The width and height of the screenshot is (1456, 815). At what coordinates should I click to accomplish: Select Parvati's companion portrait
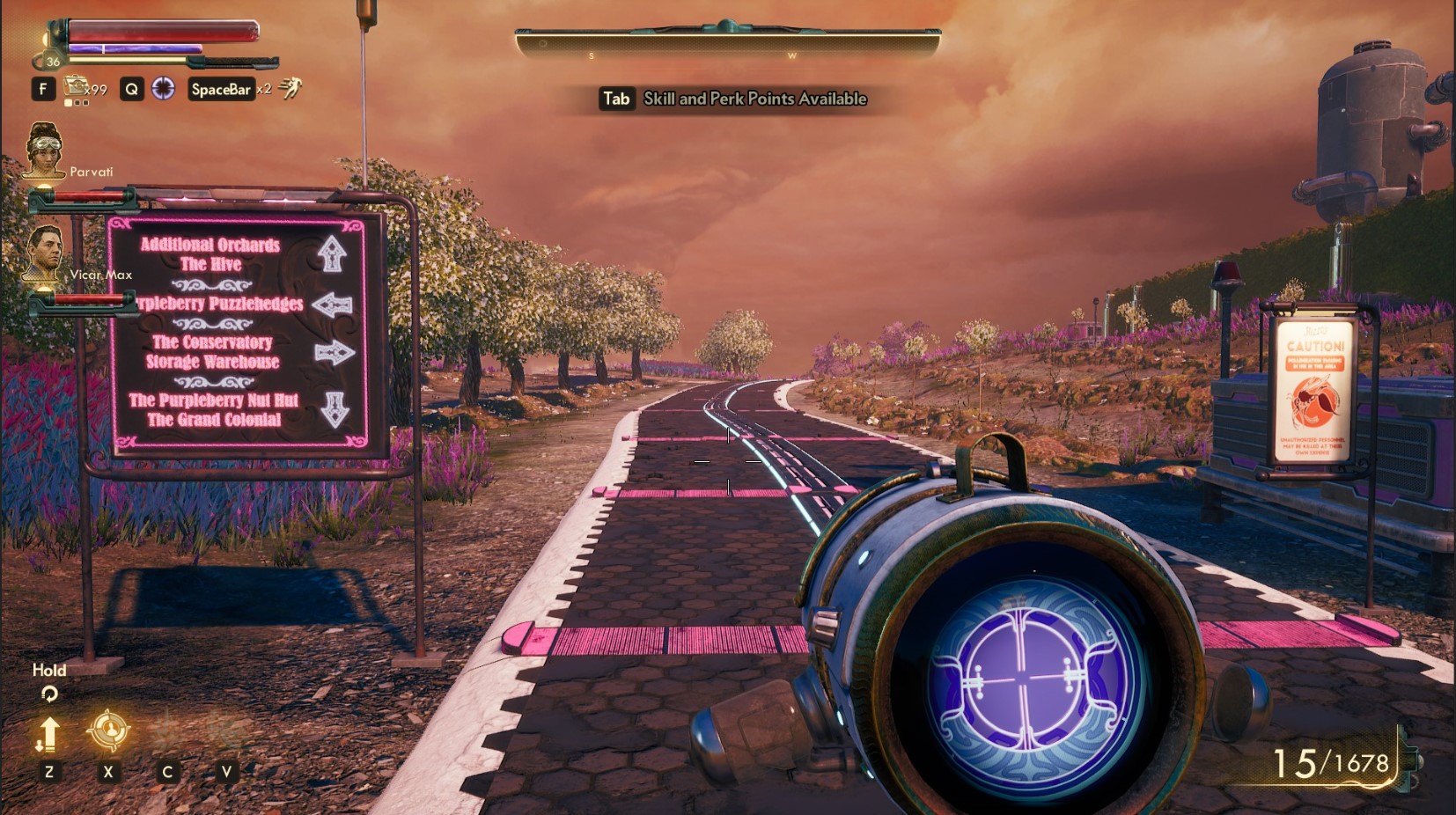pos(44,150)
